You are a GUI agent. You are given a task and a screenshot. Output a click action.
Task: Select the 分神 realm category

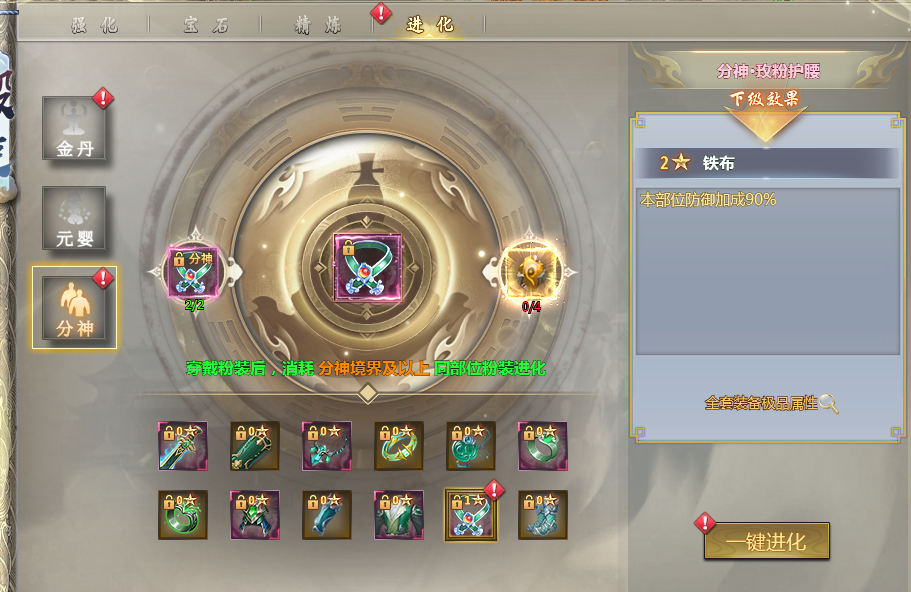tap(74, 307)
